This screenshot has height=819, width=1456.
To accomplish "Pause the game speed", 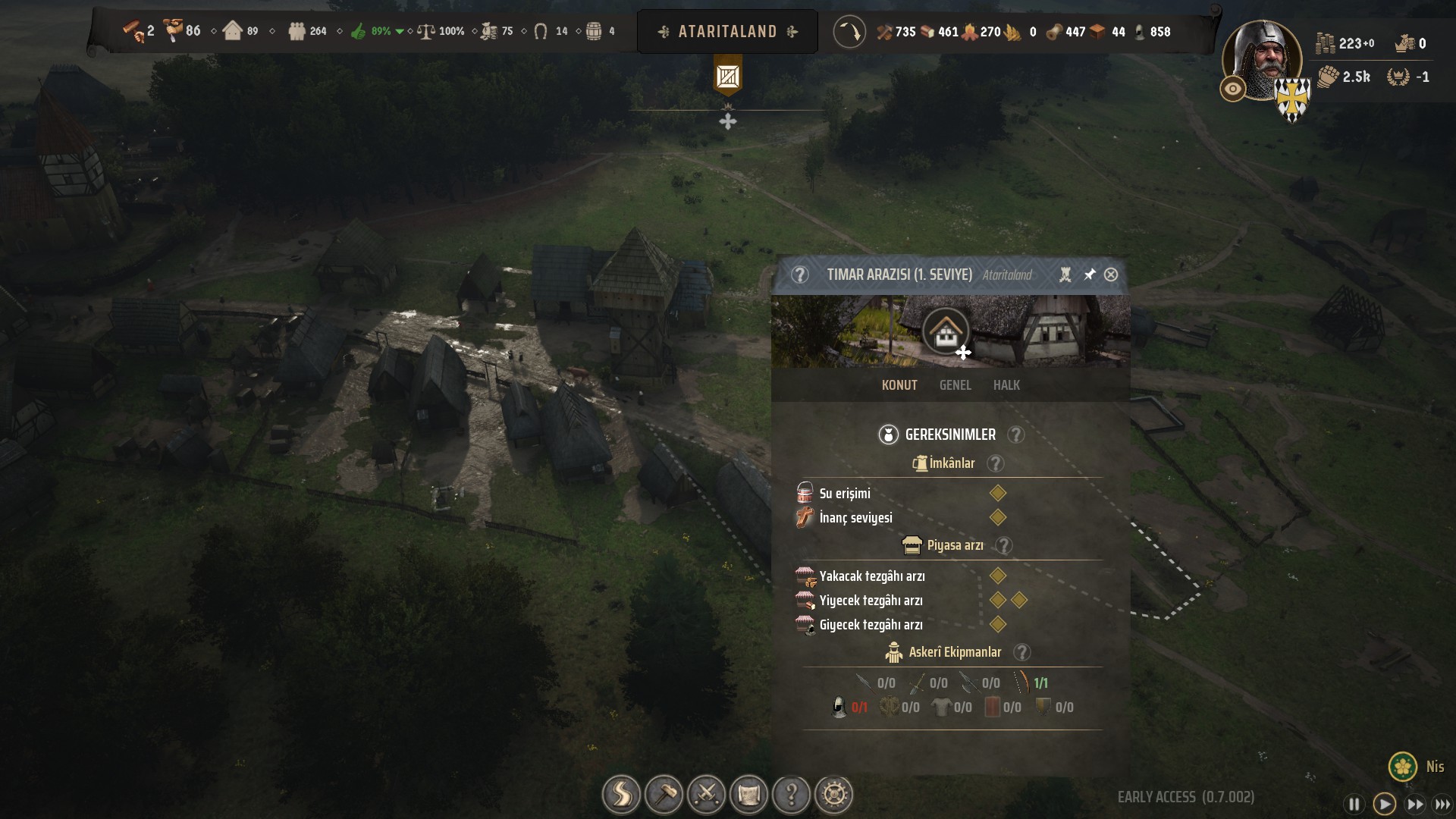I will 1354,804.
